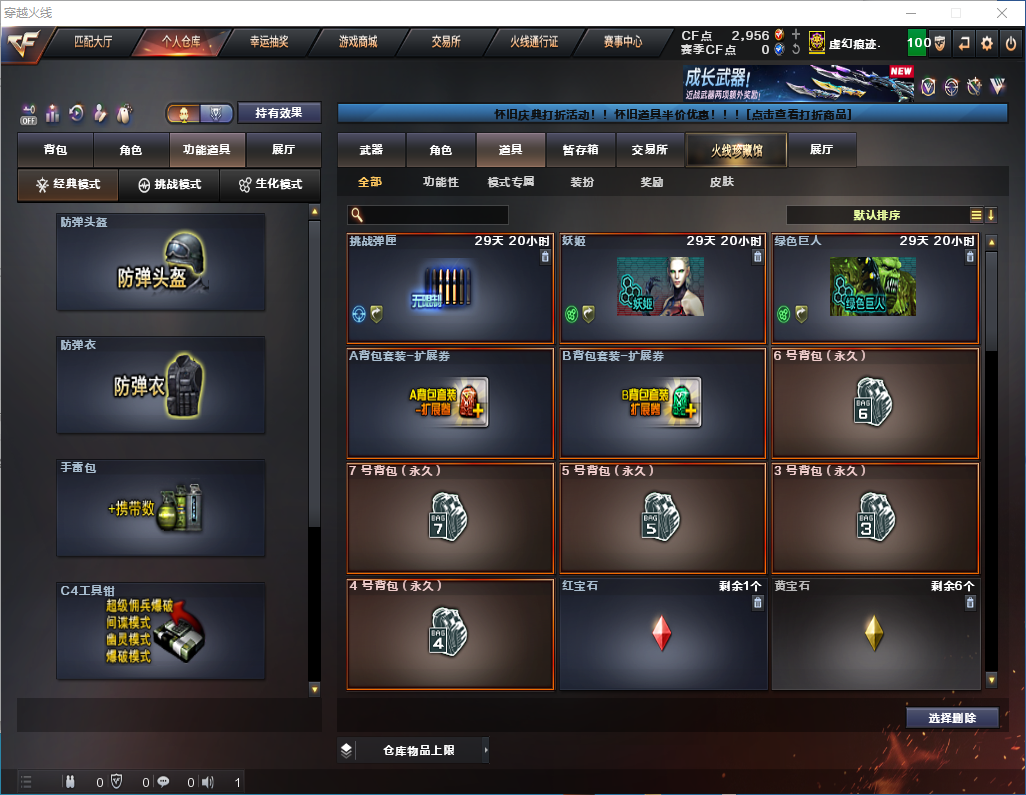This screenshot has width=1026, height=795.
Task: Switch to the 暂存箱 tab
Action: (580, 150)
